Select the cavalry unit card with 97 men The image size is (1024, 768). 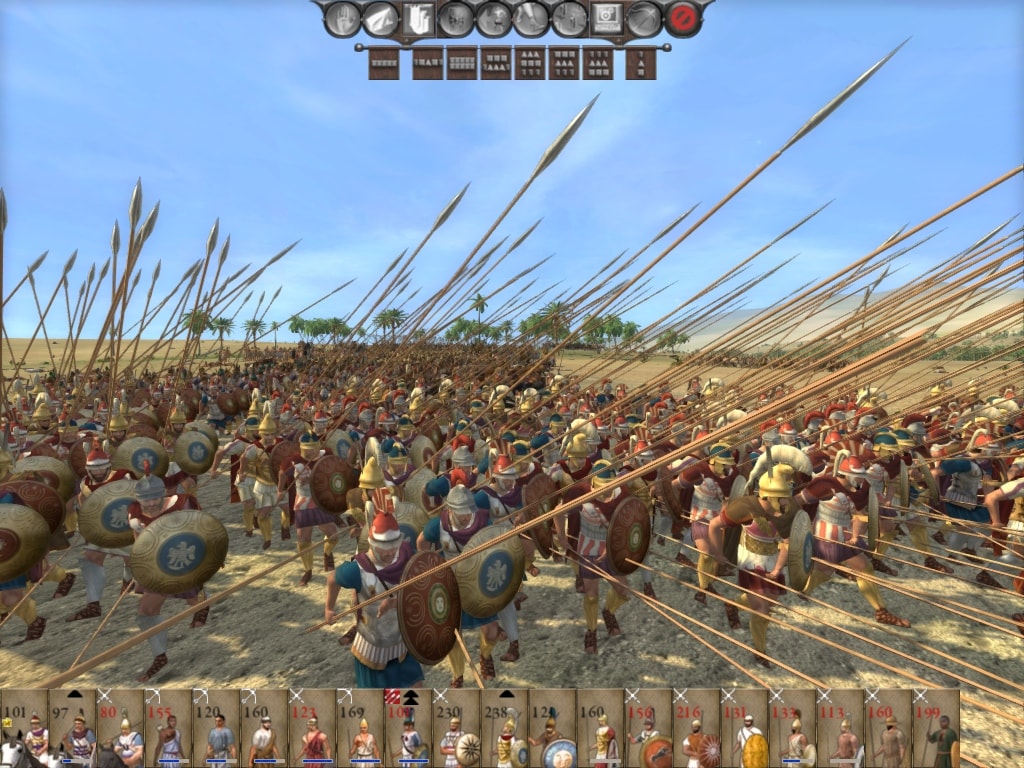coord(72,728)
